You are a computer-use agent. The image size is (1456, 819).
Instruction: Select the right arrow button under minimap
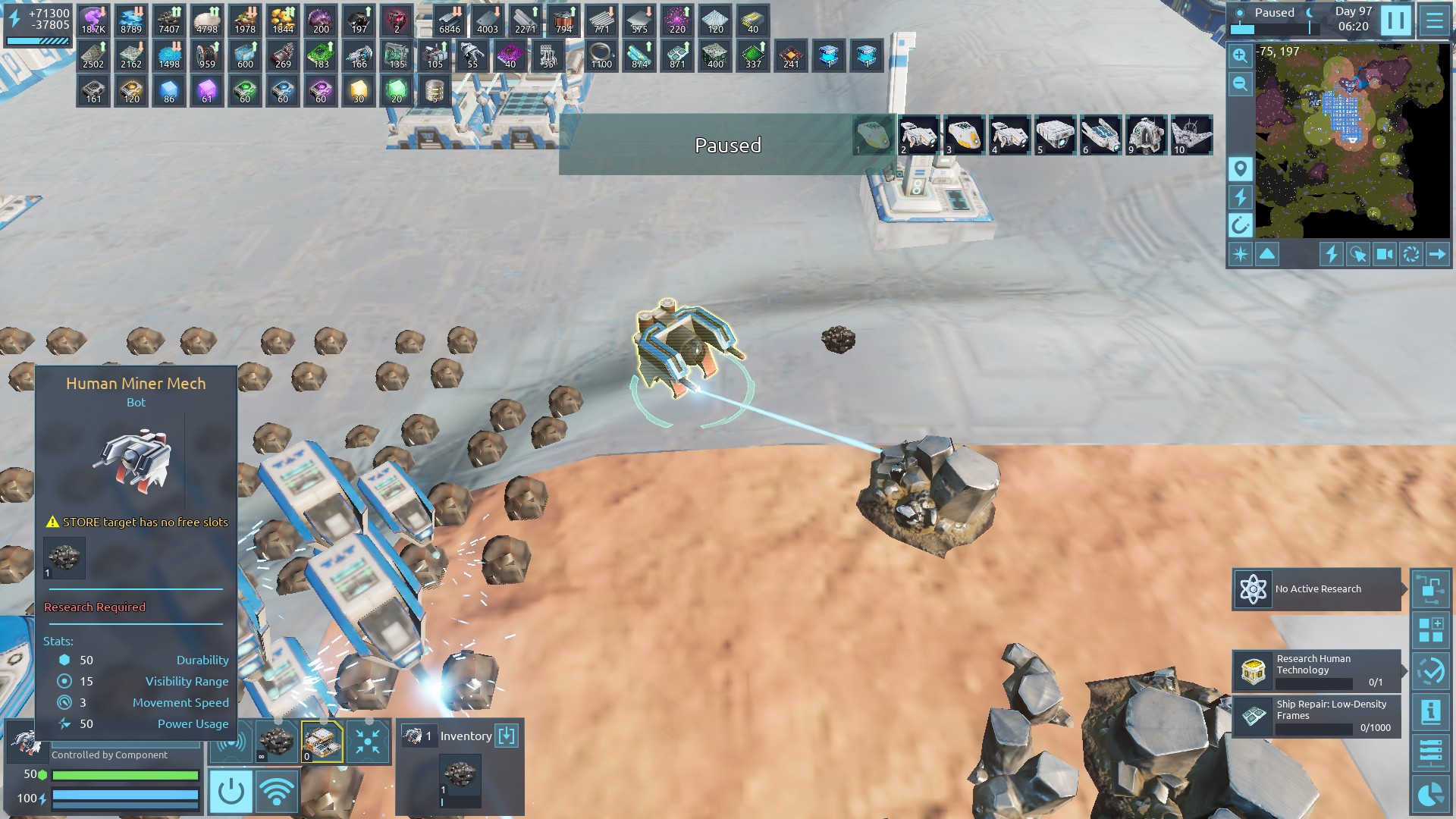tap(1437, 254)
